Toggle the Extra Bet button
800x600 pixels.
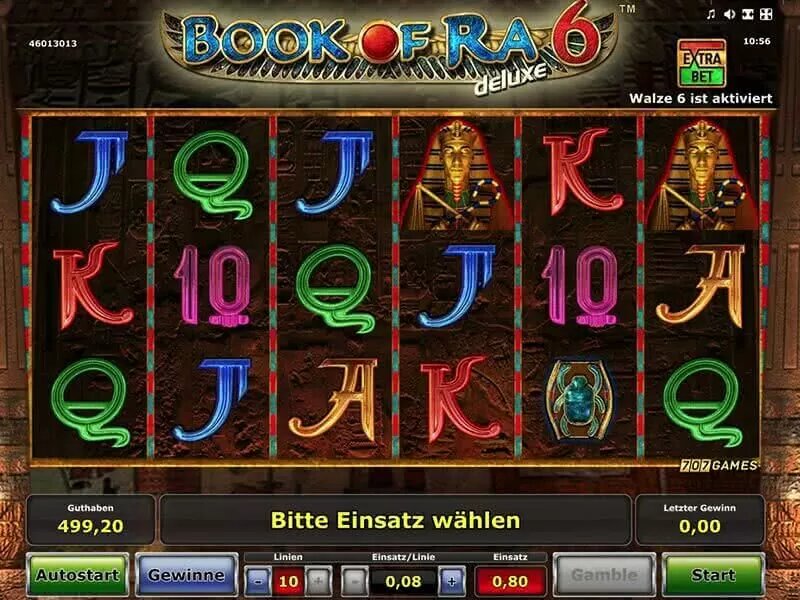[x=701, y=62]
